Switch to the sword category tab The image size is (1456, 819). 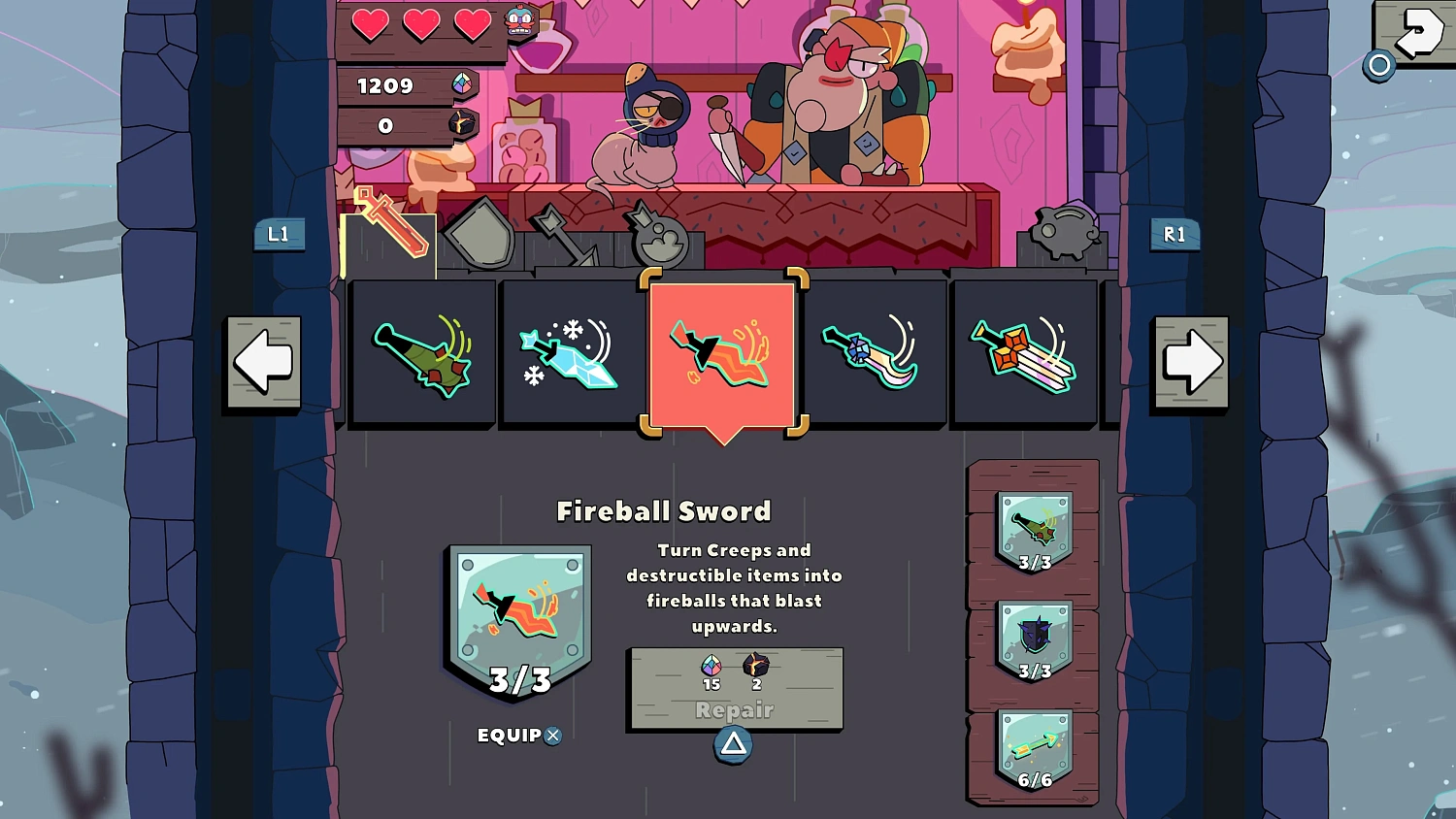tap(389, 231)
